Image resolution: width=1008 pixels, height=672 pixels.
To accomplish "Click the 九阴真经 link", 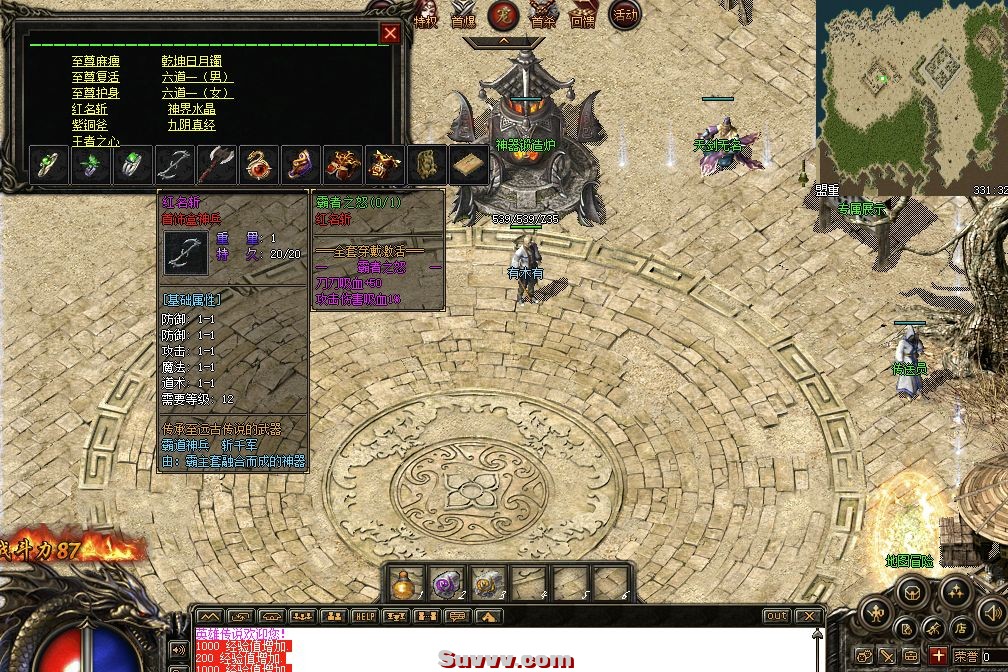I will (191, 125).
